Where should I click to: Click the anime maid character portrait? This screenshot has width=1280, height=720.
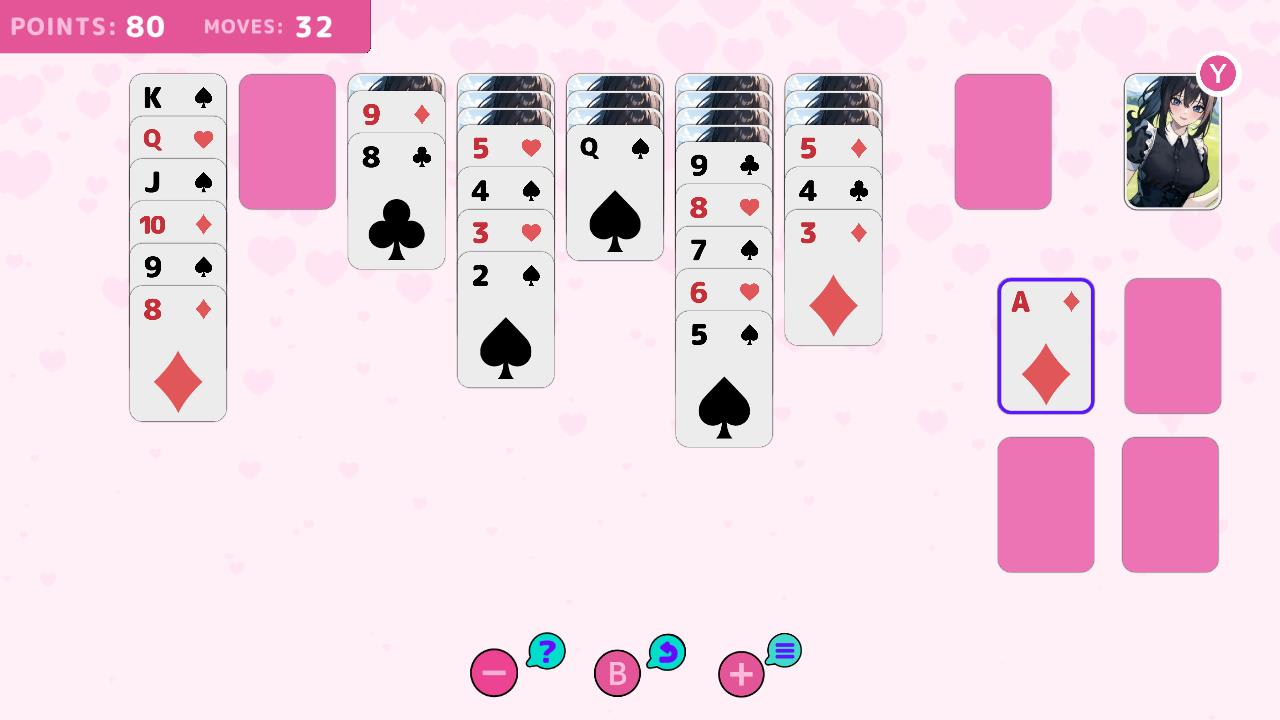(x=1172, y=141)
